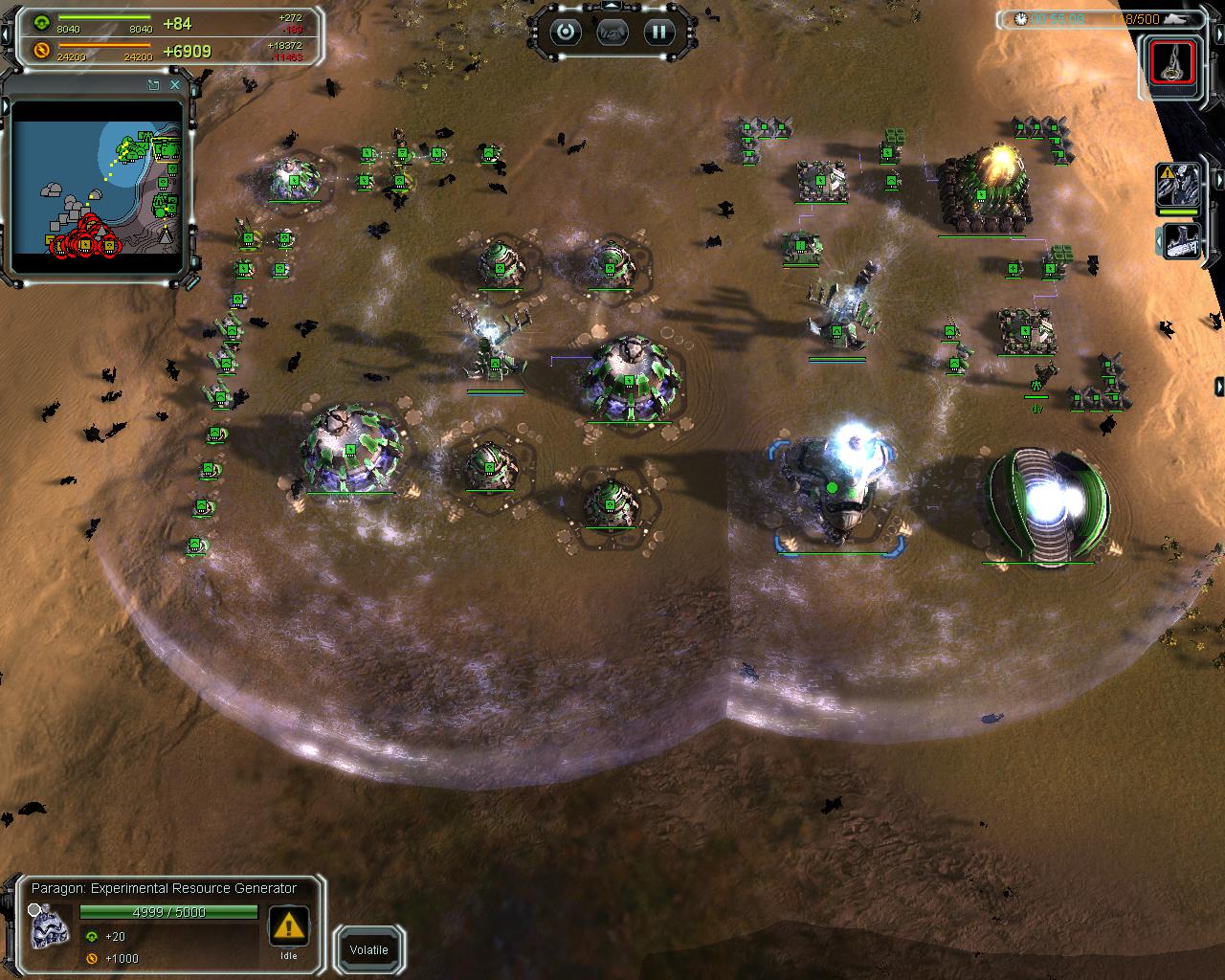This screenshot has height=980, width=1225.
Task: Open the diplomacy handshake panel
Action: pyautogui.click(x=612, y=33)
